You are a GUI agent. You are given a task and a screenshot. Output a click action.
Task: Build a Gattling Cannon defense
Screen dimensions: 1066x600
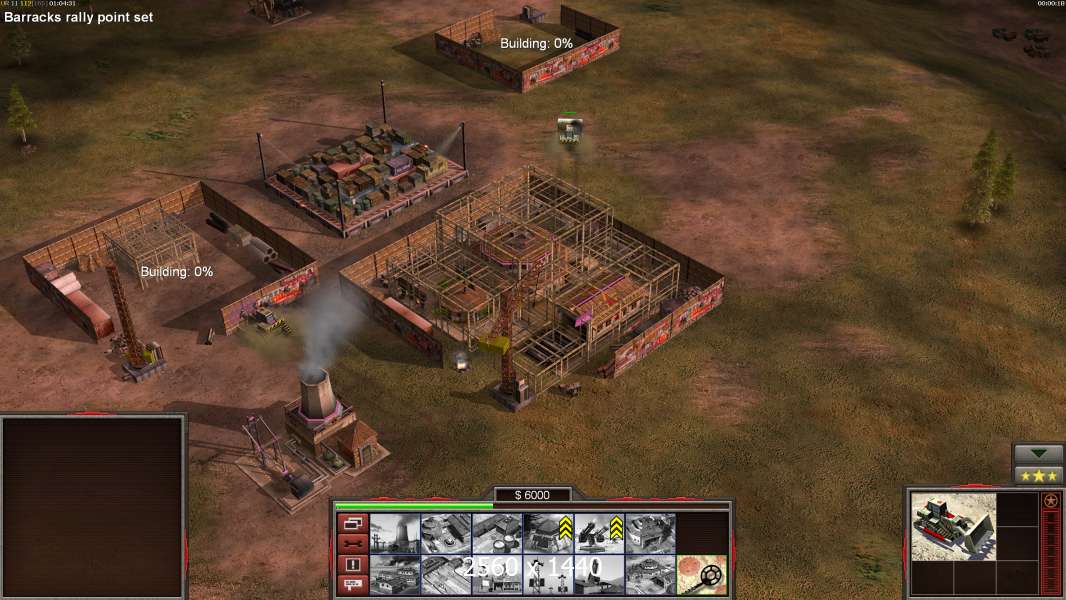point(600,534)
